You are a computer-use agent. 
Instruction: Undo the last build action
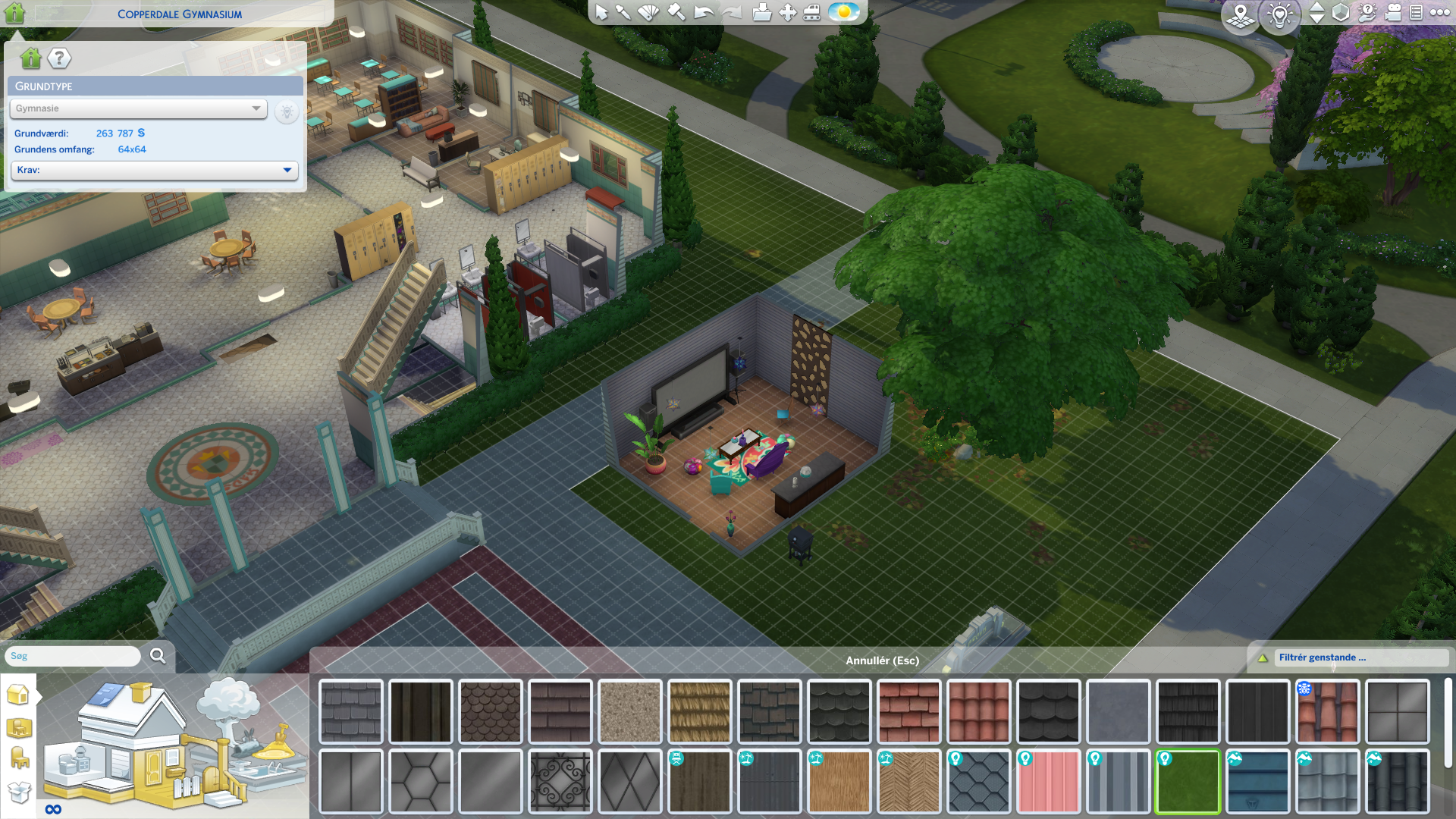pyautogui.click(x=704, y=13)
